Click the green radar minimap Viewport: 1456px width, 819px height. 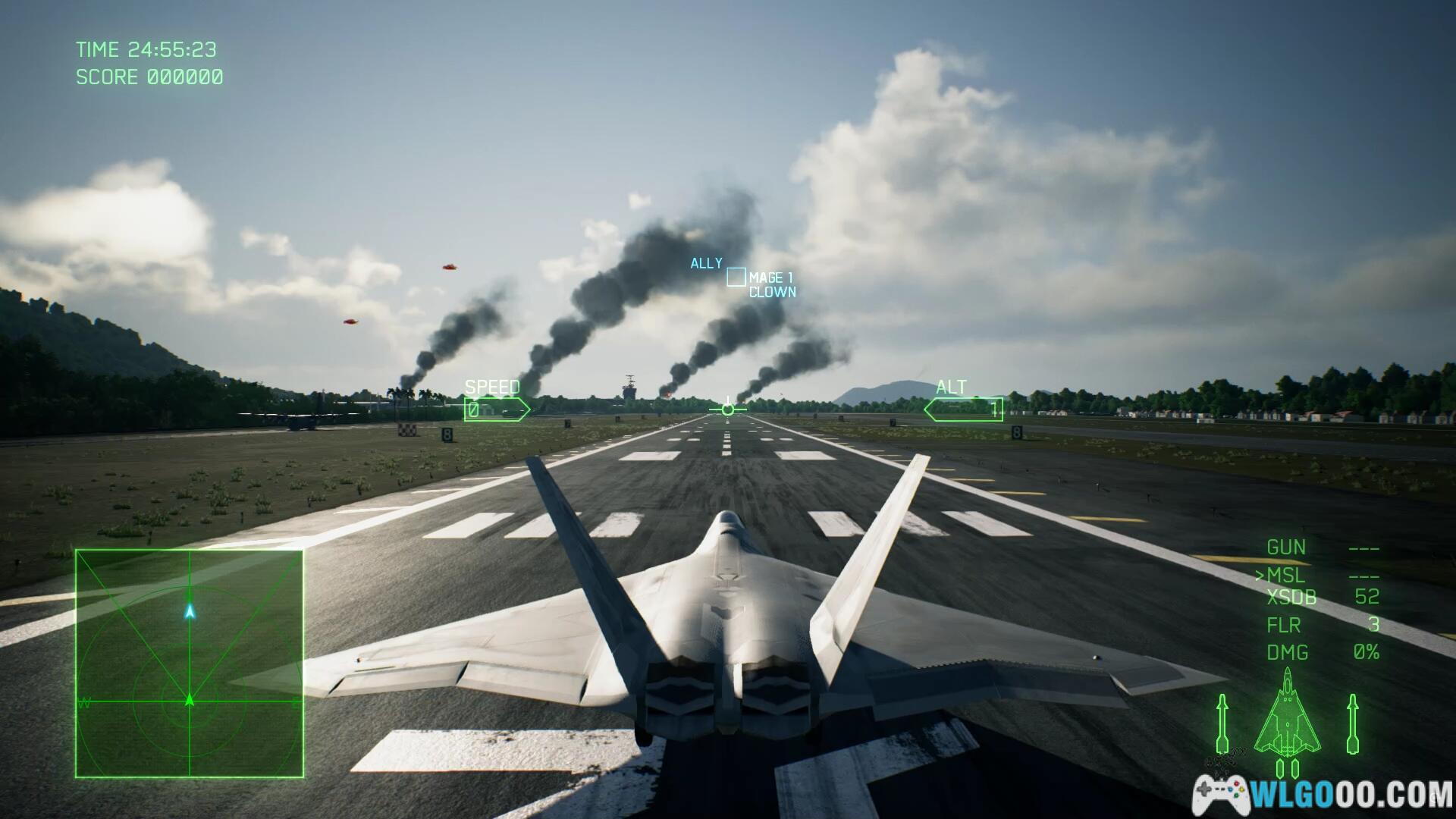[x=190, y=664]
